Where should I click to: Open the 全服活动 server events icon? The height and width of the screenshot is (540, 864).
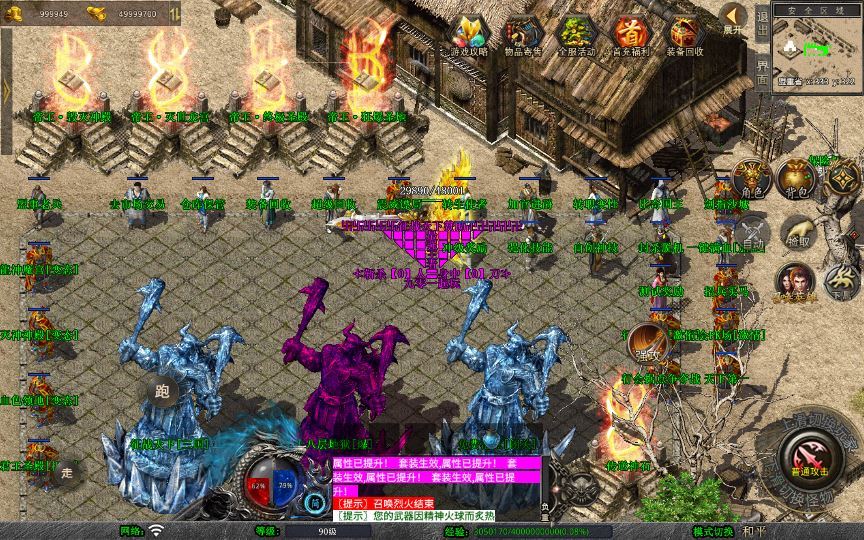tap(578, 34)
